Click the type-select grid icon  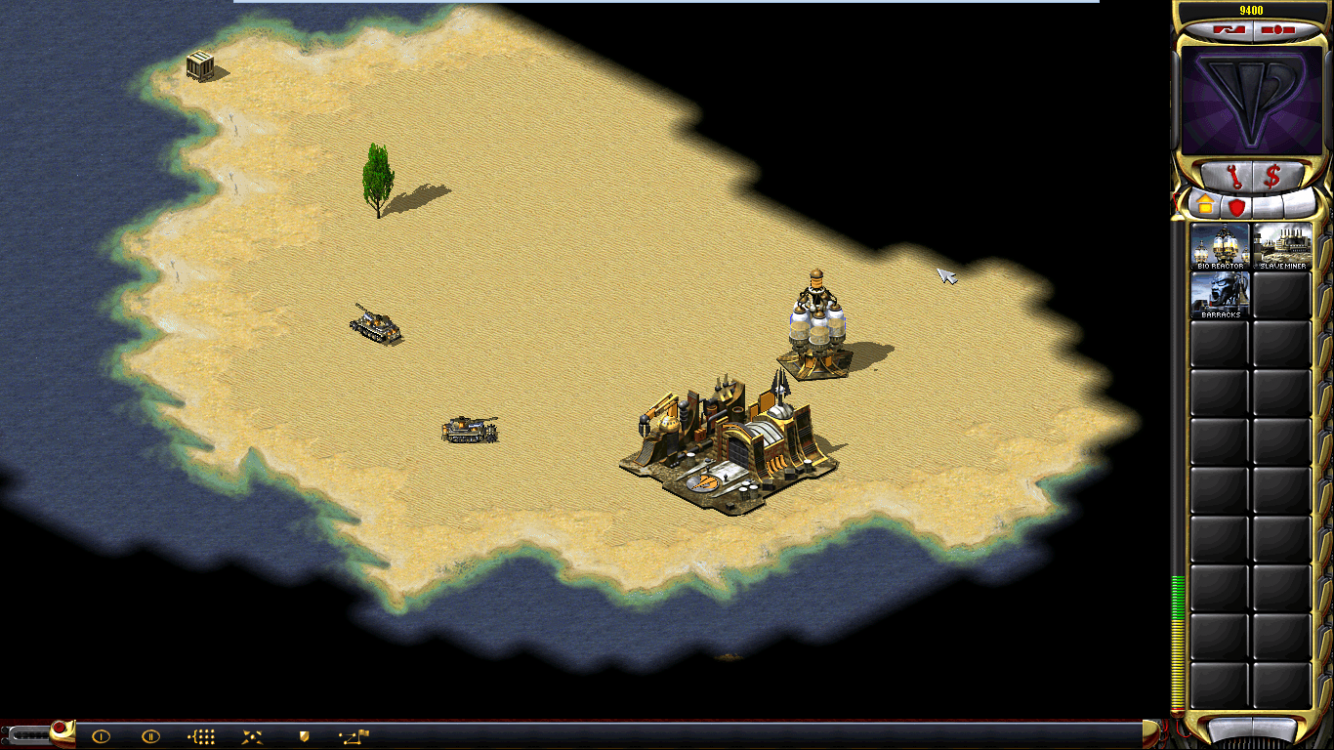[200, 734]
